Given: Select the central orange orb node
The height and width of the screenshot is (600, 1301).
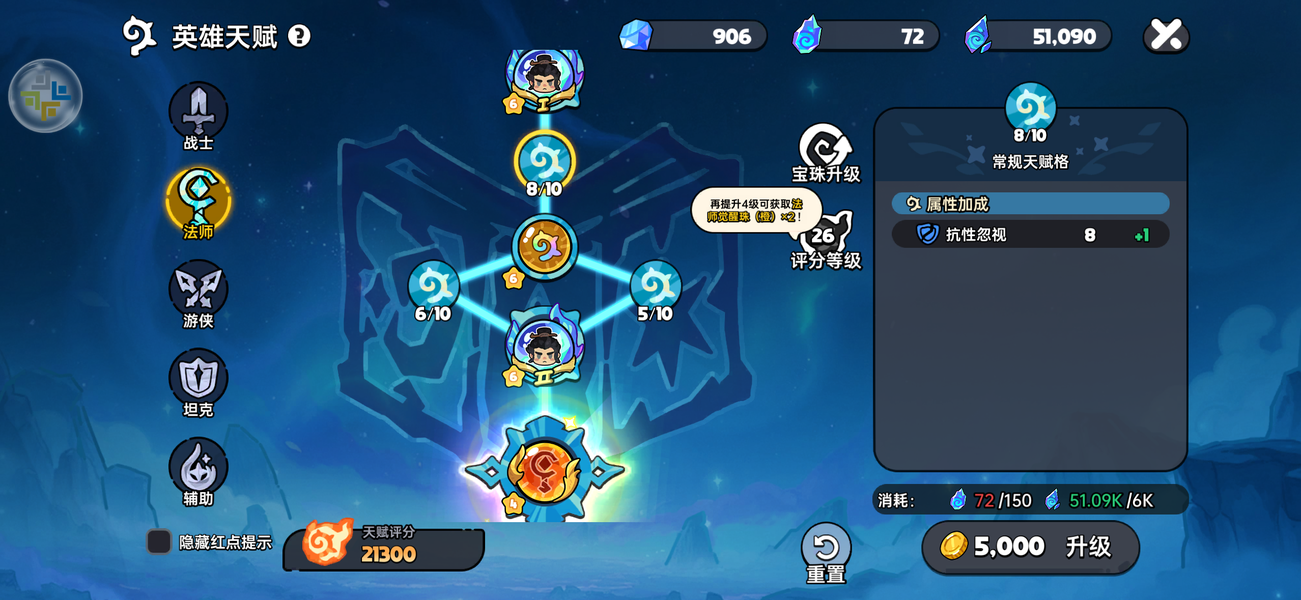Looking at the screenshot, I should tap(545, 246).
